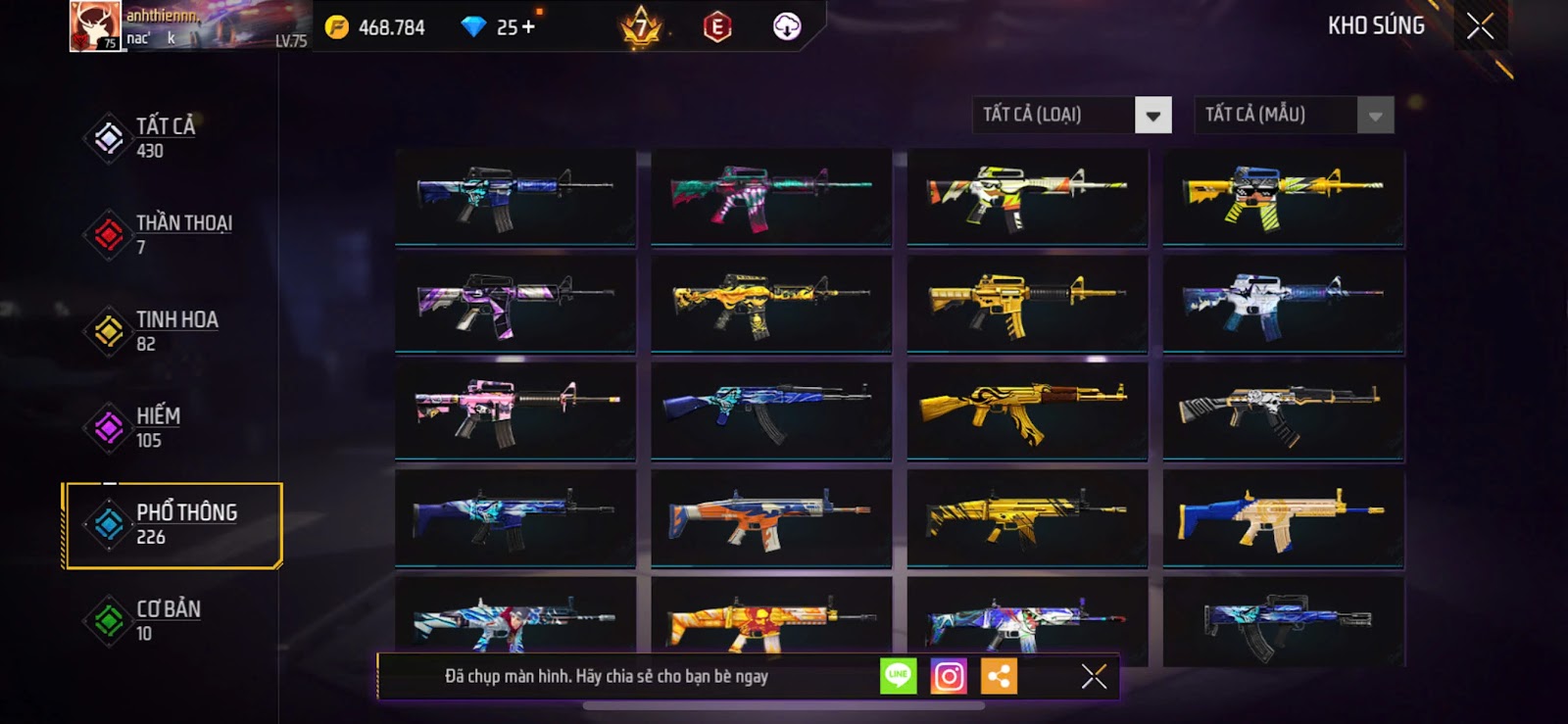Select the orange and blue SCAR skin

[x=771, y=517]
